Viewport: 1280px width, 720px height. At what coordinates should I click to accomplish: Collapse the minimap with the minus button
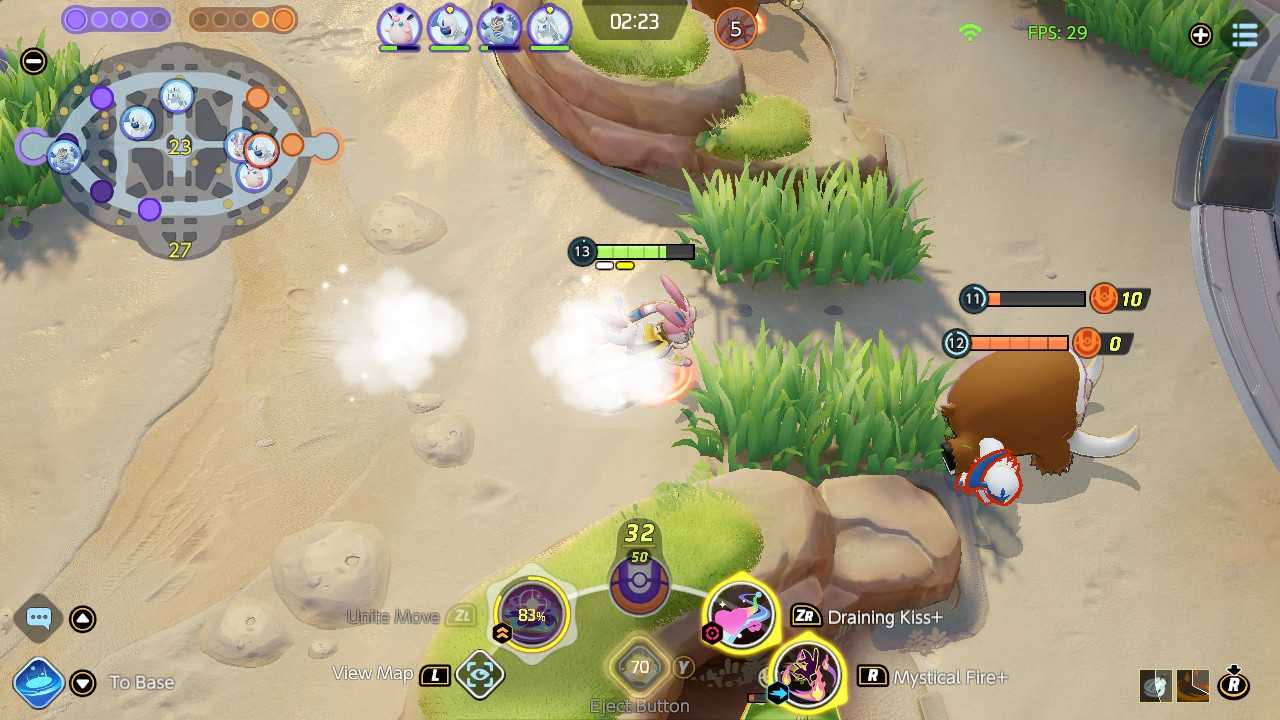[34, 62]
